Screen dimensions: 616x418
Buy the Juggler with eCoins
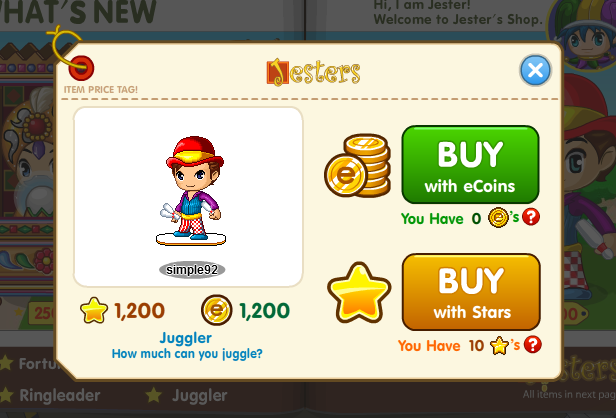click(470, 164)
